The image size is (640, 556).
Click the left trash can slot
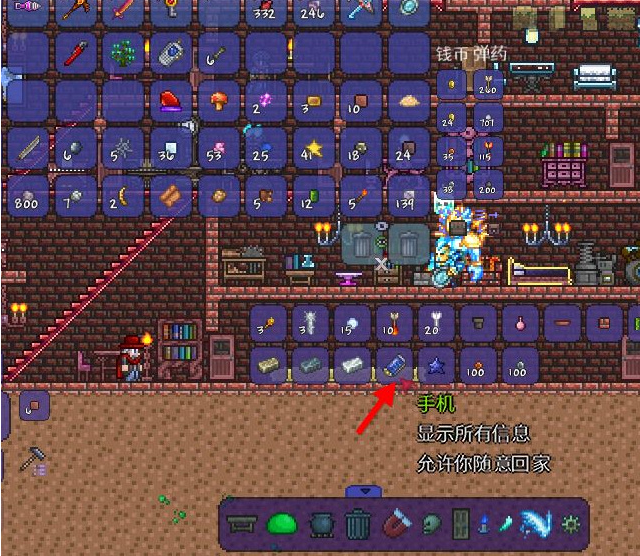(359, 243)
